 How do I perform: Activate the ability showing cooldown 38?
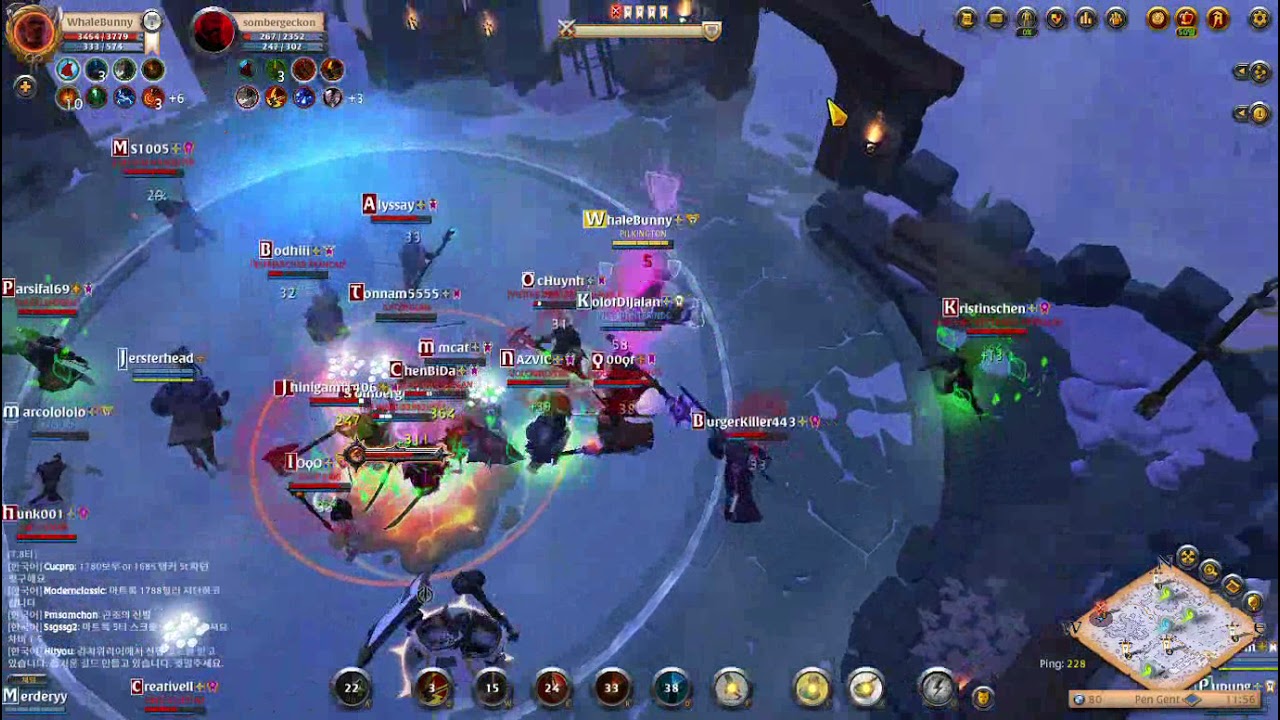tap(671, 688)
